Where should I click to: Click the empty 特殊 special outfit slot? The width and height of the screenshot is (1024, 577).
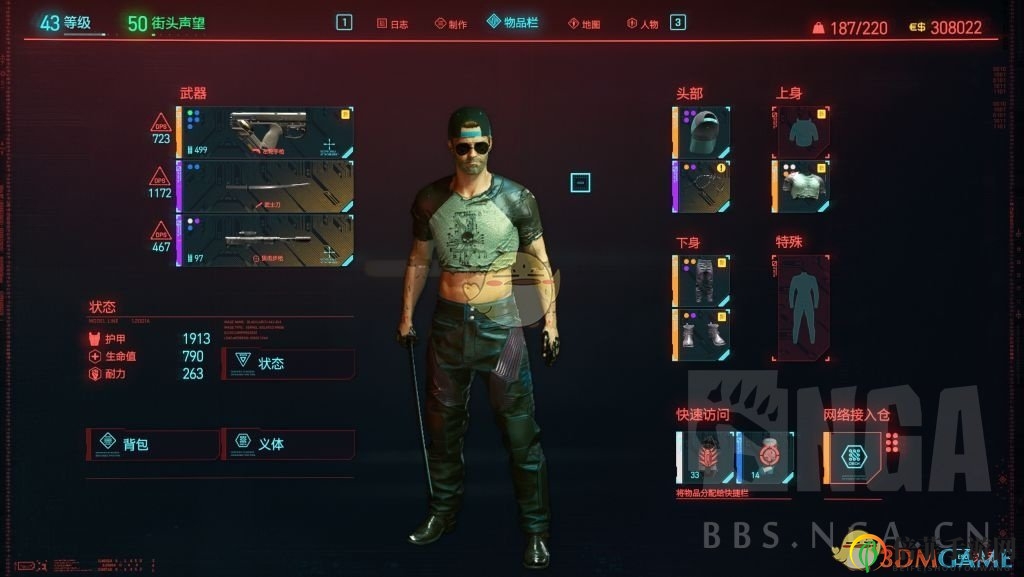802,307
